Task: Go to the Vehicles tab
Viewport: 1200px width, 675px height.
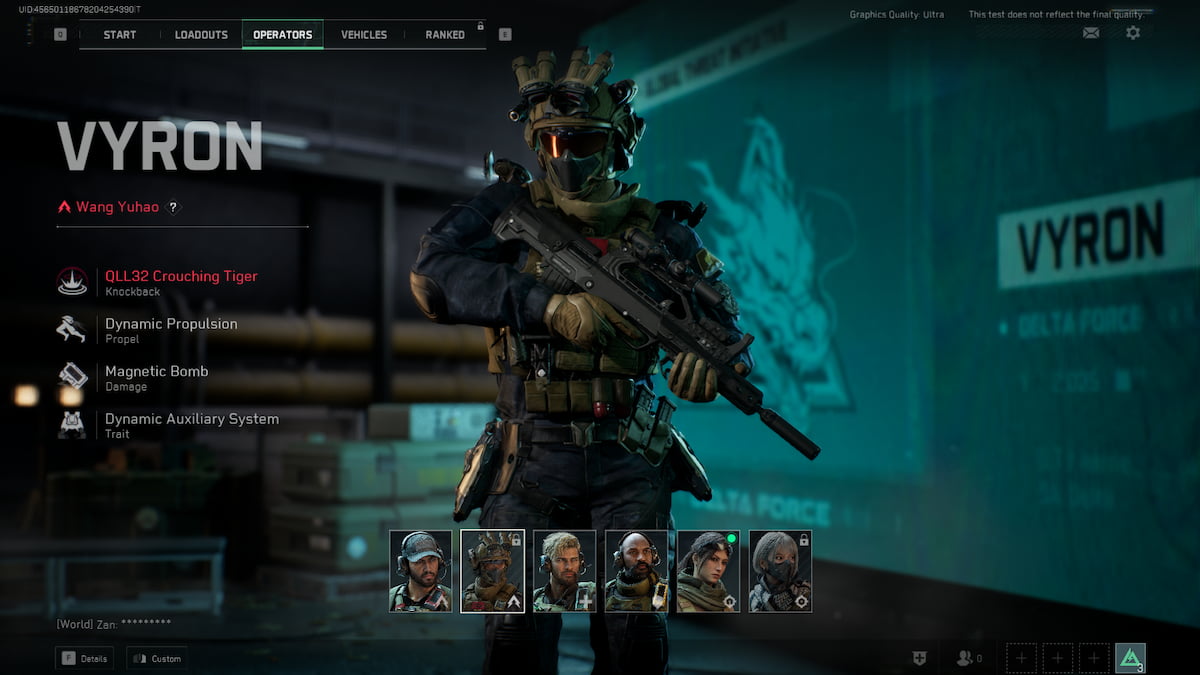Action: pyautogui.click(x=364, y=35)
